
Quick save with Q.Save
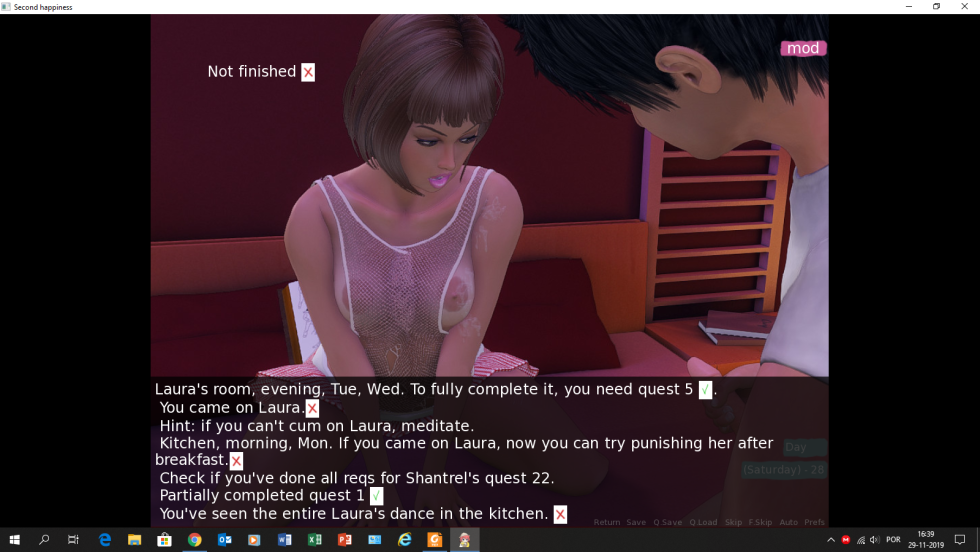pyautogui.click(x=667, y=522)
